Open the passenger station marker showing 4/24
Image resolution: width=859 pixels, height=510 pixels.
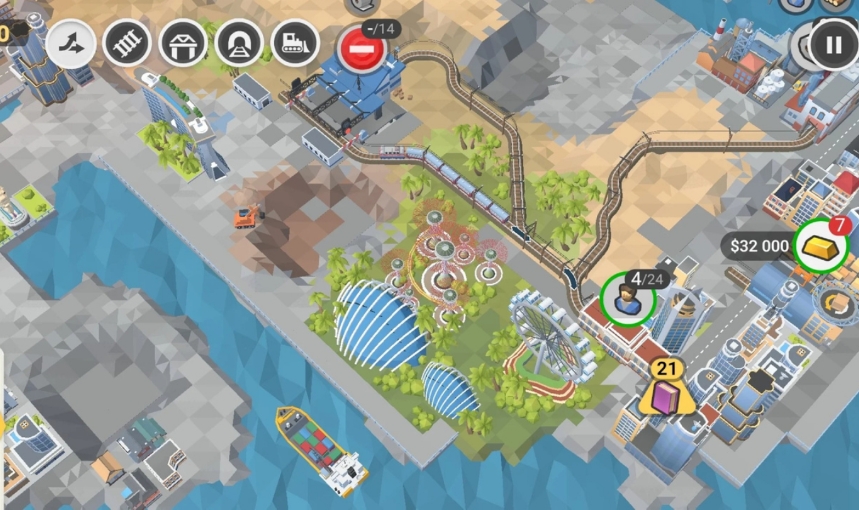click(x=627, y=300)
